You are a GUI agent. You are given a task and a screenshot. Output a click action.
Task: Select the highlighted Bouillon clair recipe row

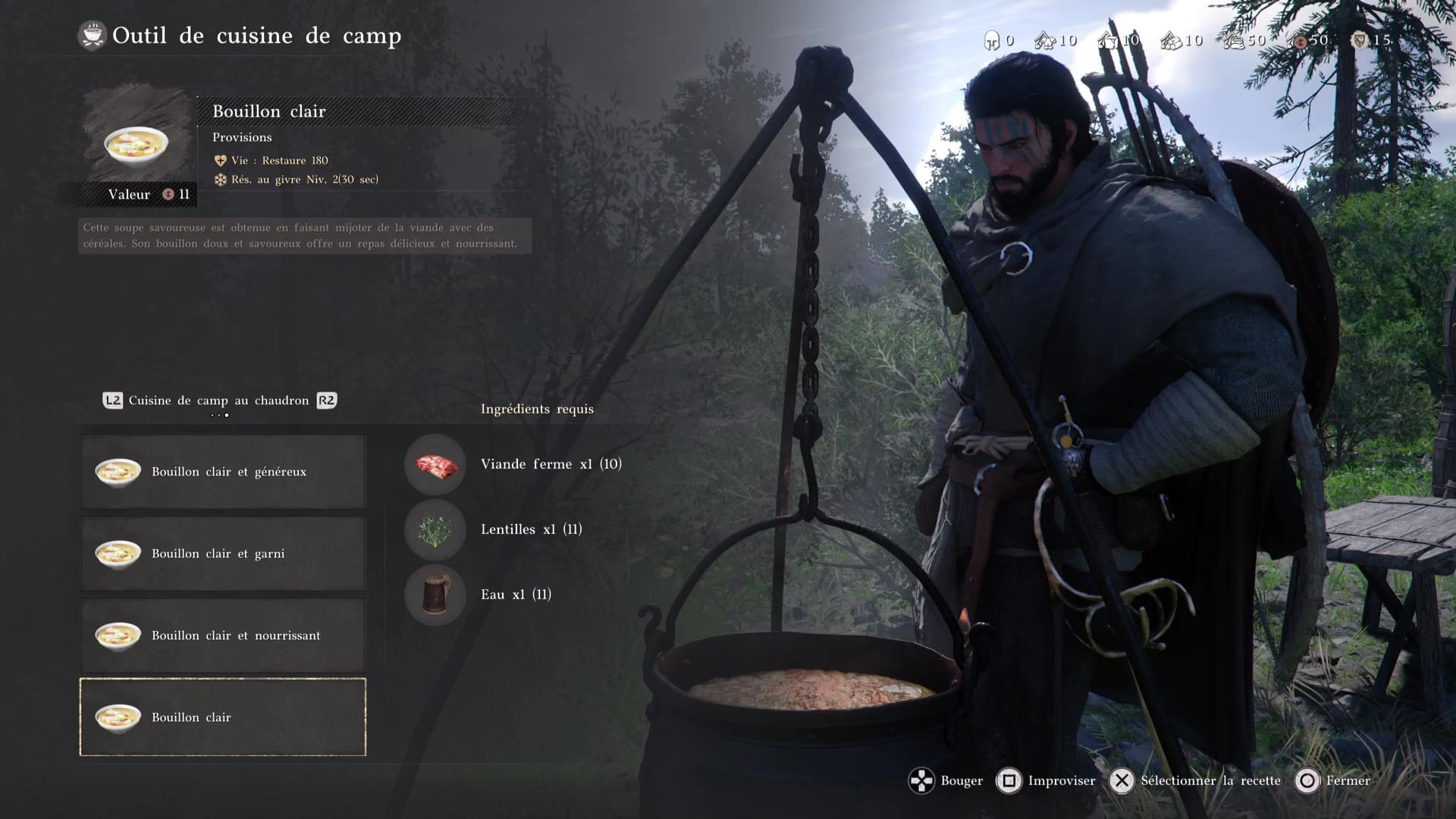pos(222,717)
